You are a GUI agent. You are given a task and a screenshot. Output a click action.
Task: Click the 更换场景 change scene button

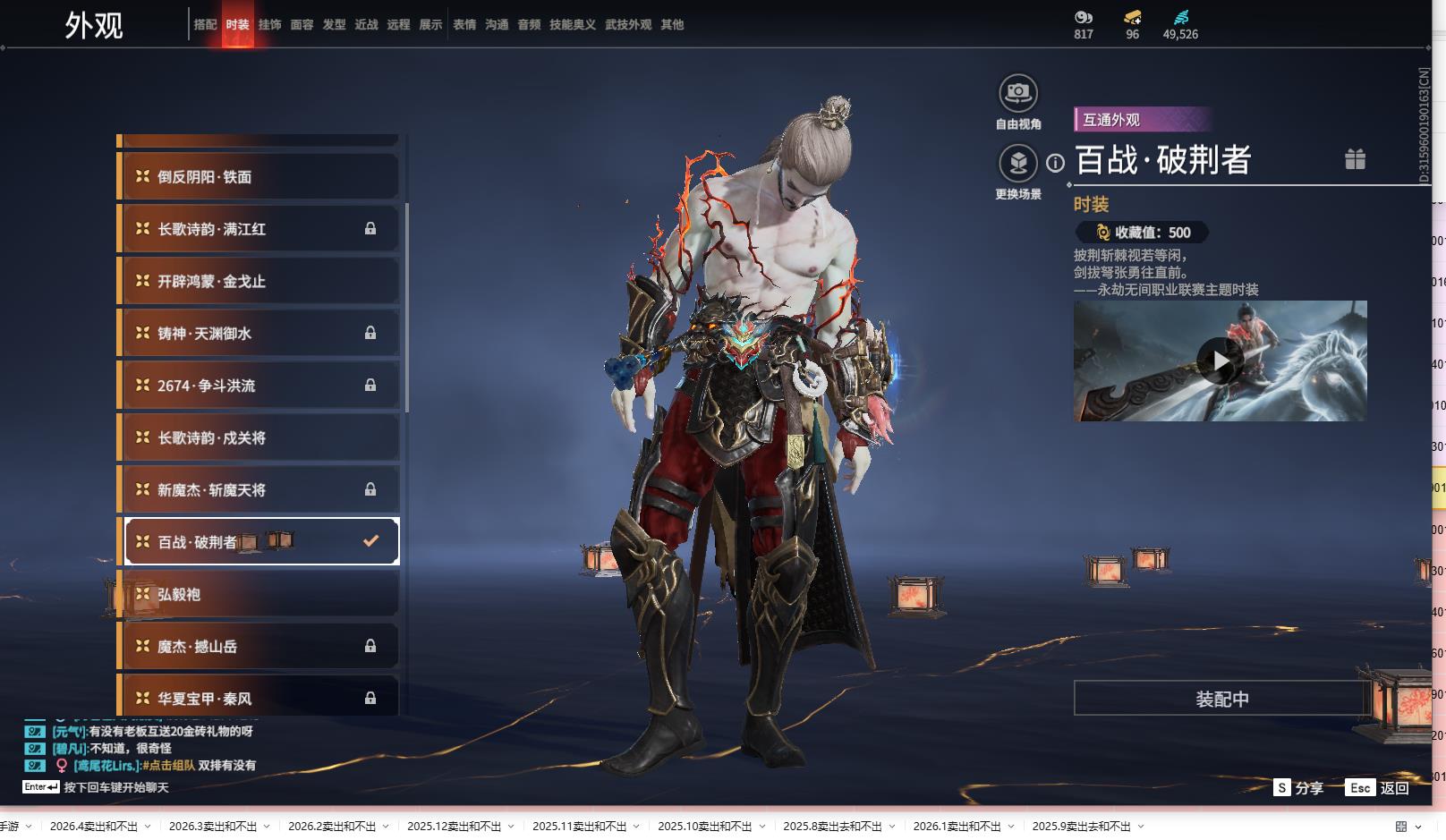coord(1018,164)
